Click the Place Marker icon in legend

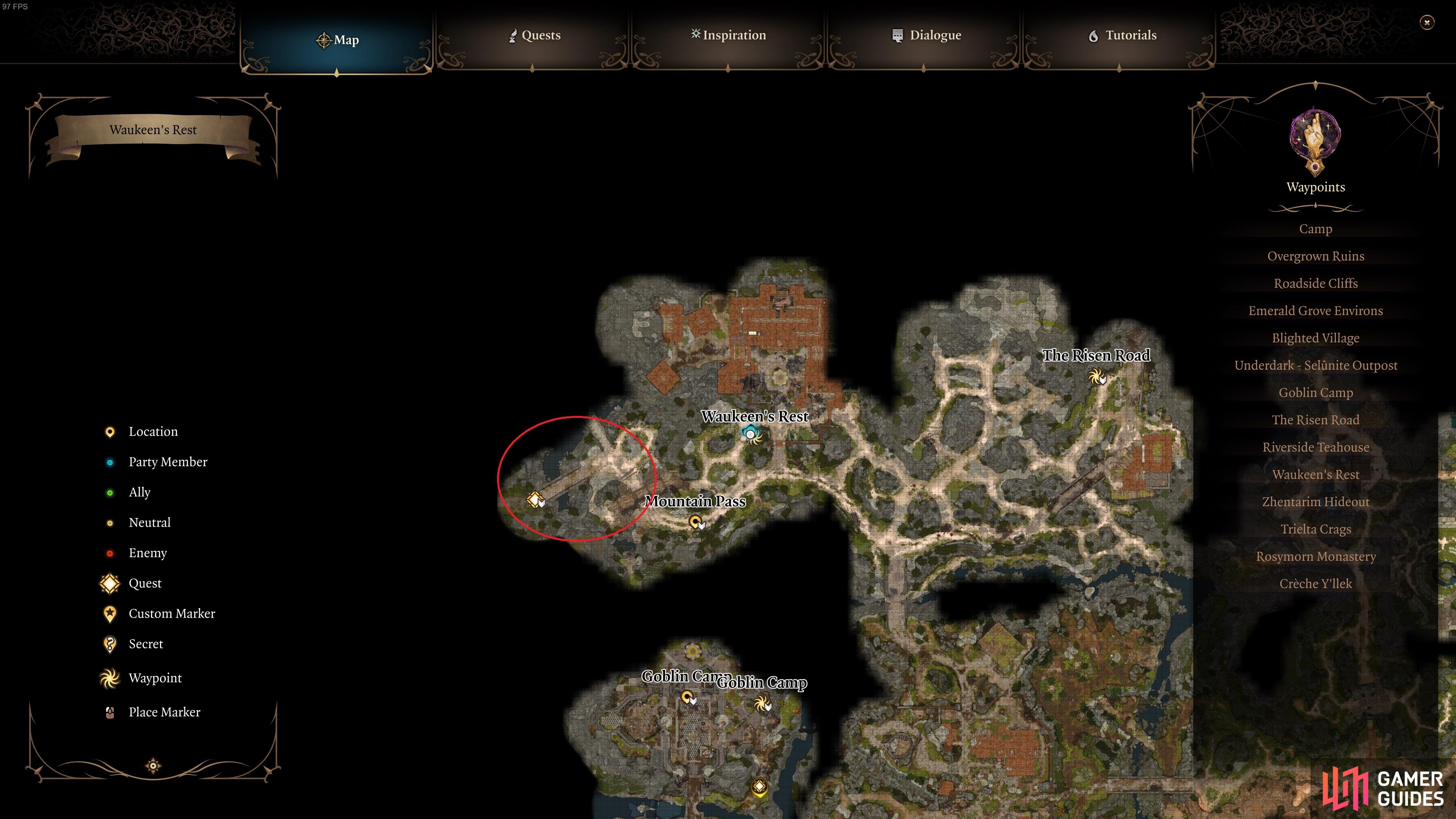click(109, 712)
